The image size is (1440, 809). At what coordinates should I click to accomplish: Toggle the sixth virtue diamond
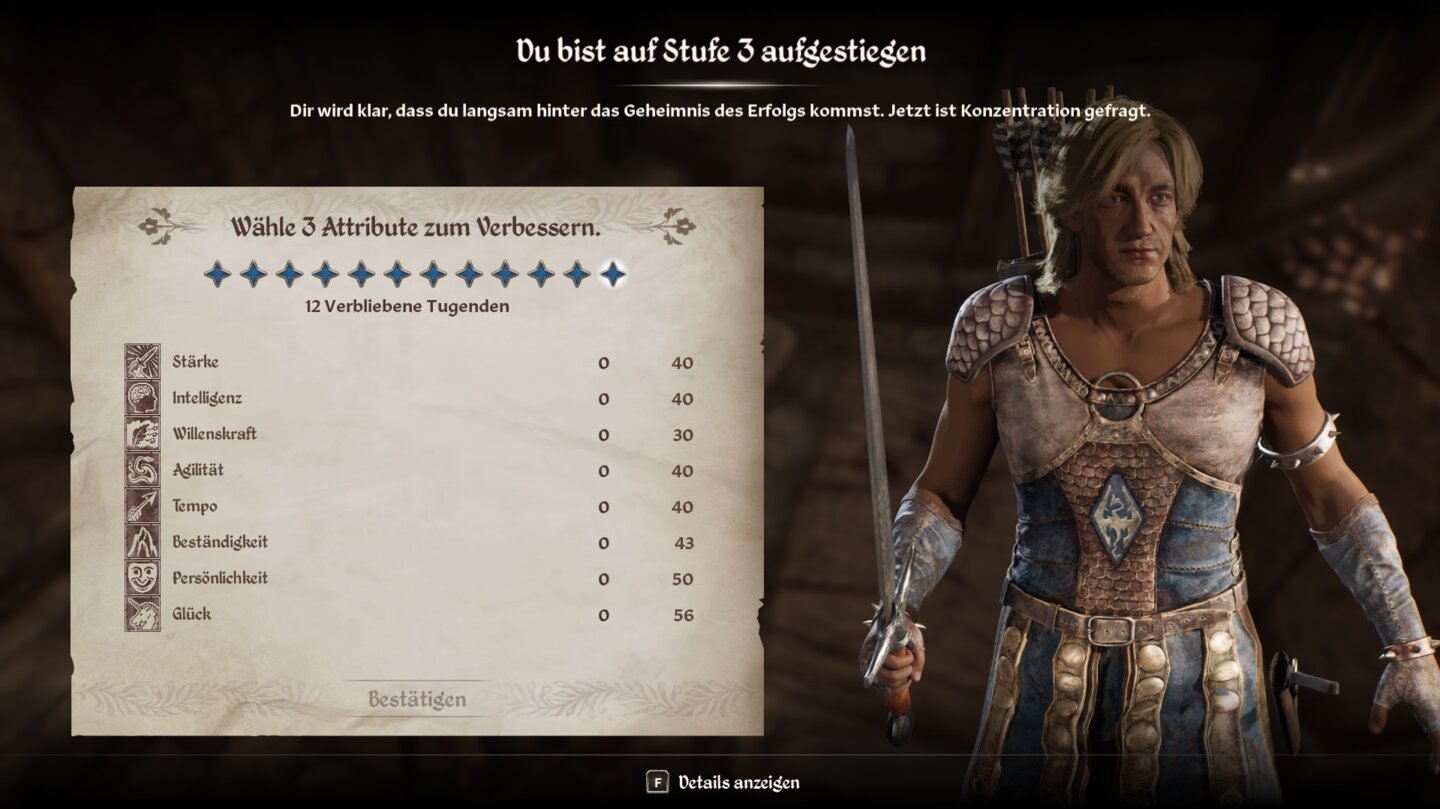click(x=393, y=272)
